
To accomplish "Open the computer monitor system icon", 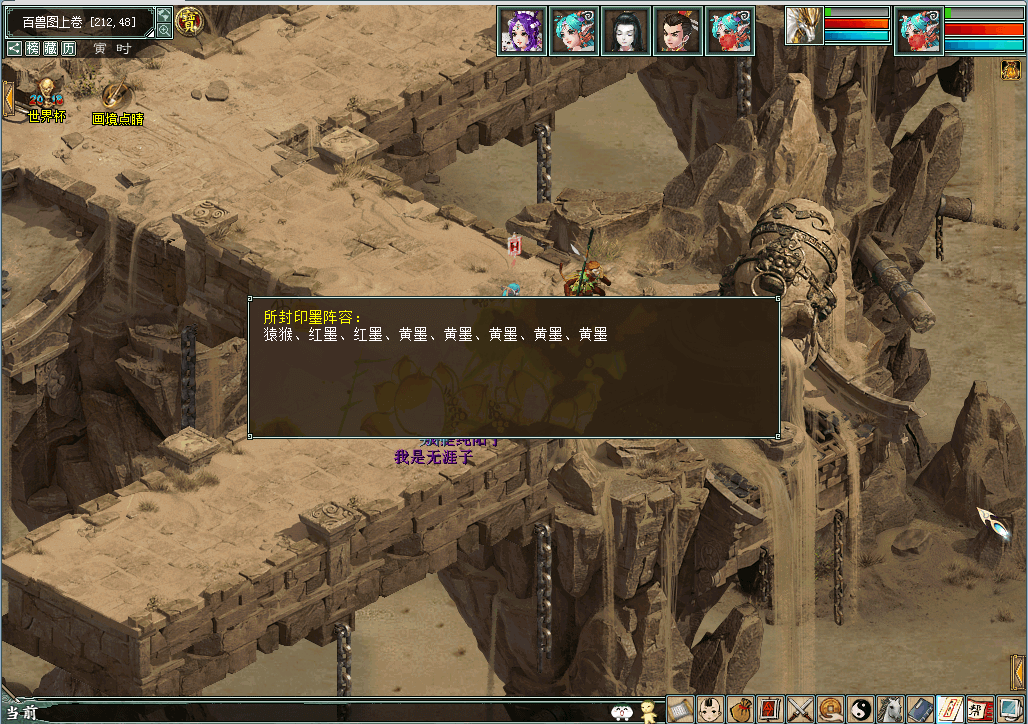I will pyautogui.click(x=1010, y=709).
